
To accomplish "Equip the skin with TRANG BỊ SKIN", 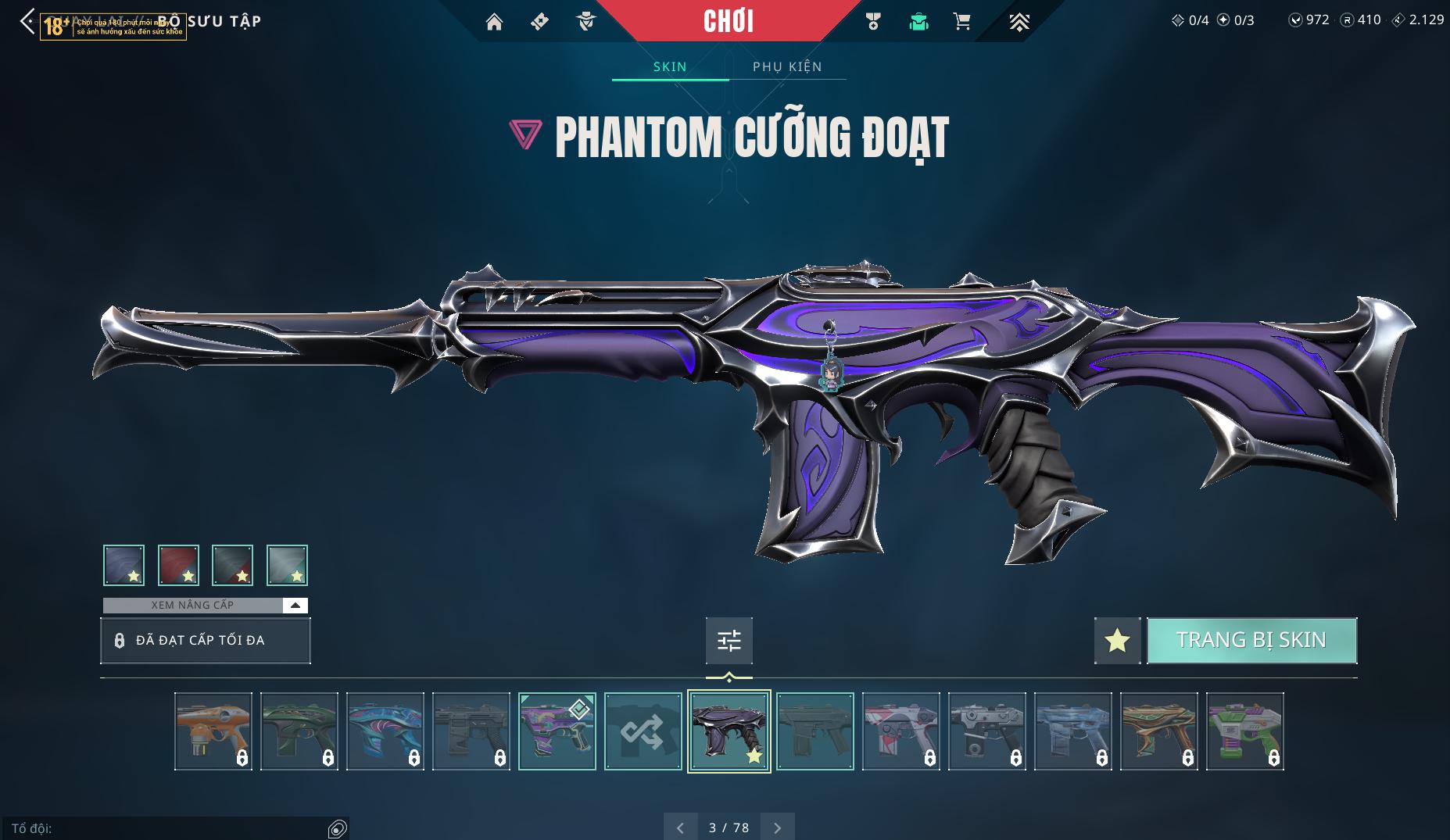I will coord(1251,640).
